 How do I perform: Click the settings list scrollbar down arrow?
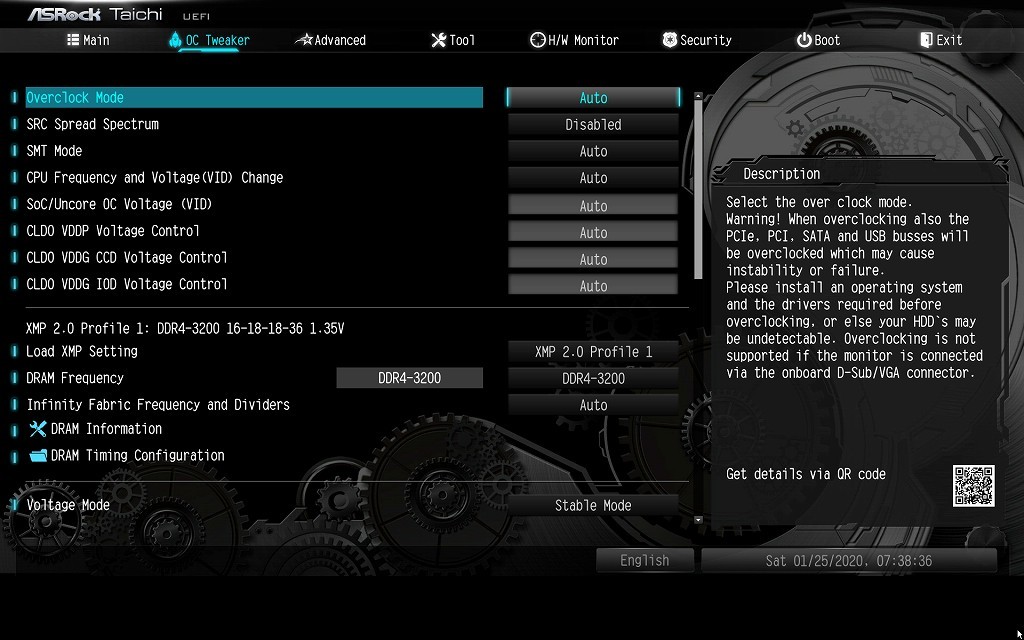tap(698, 520)
